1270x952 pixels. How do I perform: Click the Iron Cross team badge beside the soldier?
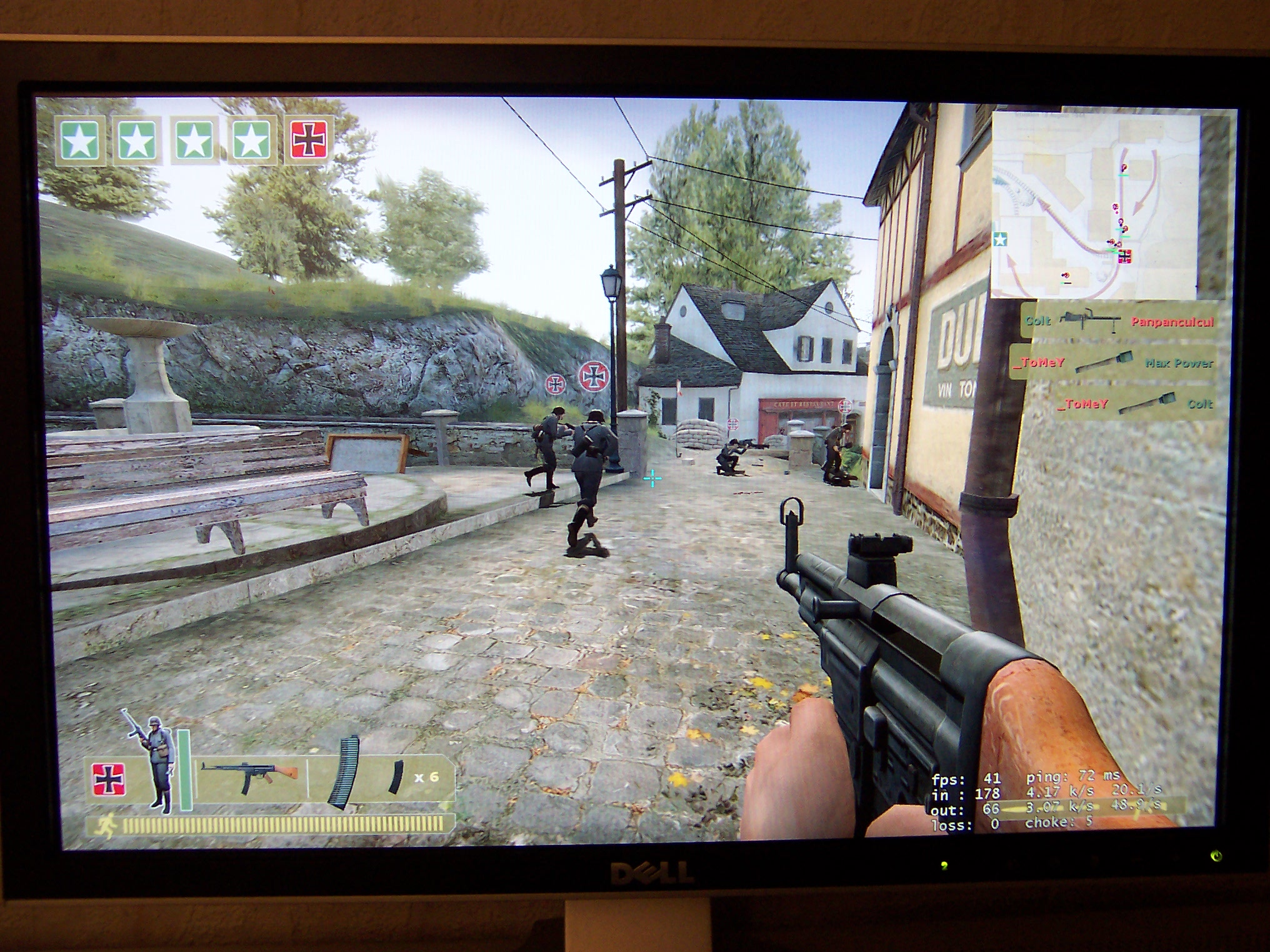click(x=109, y=779)
